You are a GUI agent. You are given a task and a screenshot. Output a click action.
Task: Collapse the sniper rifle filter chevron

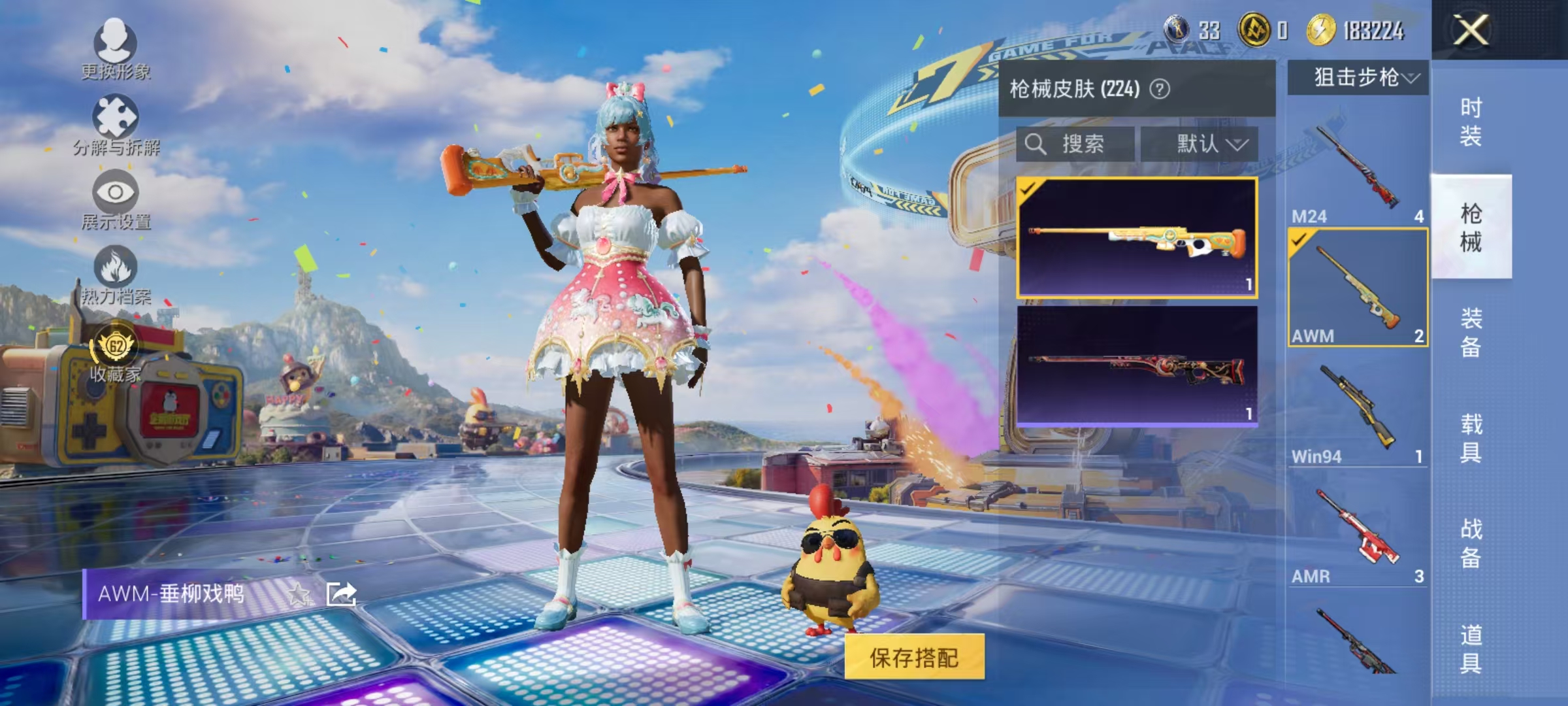pyautogui.click(x=1408, y=78)
